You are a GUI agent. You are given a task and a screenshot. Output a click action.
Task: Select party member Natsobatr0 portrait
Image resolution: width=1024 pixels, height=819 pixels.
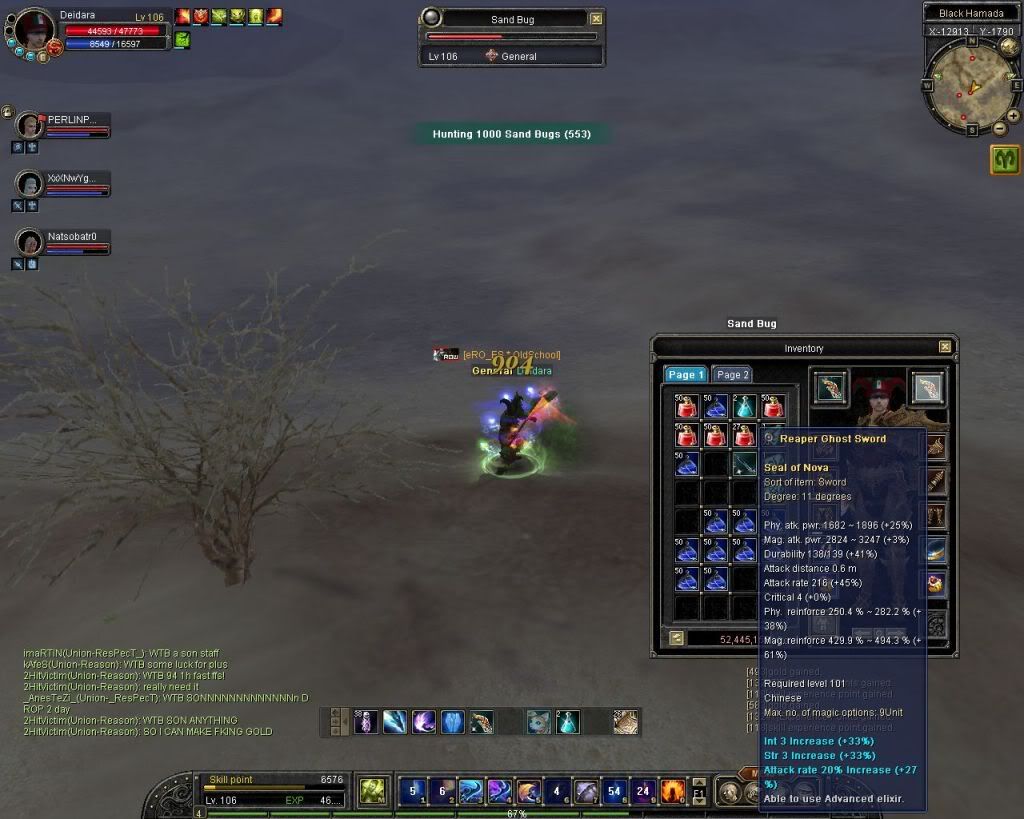(31, 243)
